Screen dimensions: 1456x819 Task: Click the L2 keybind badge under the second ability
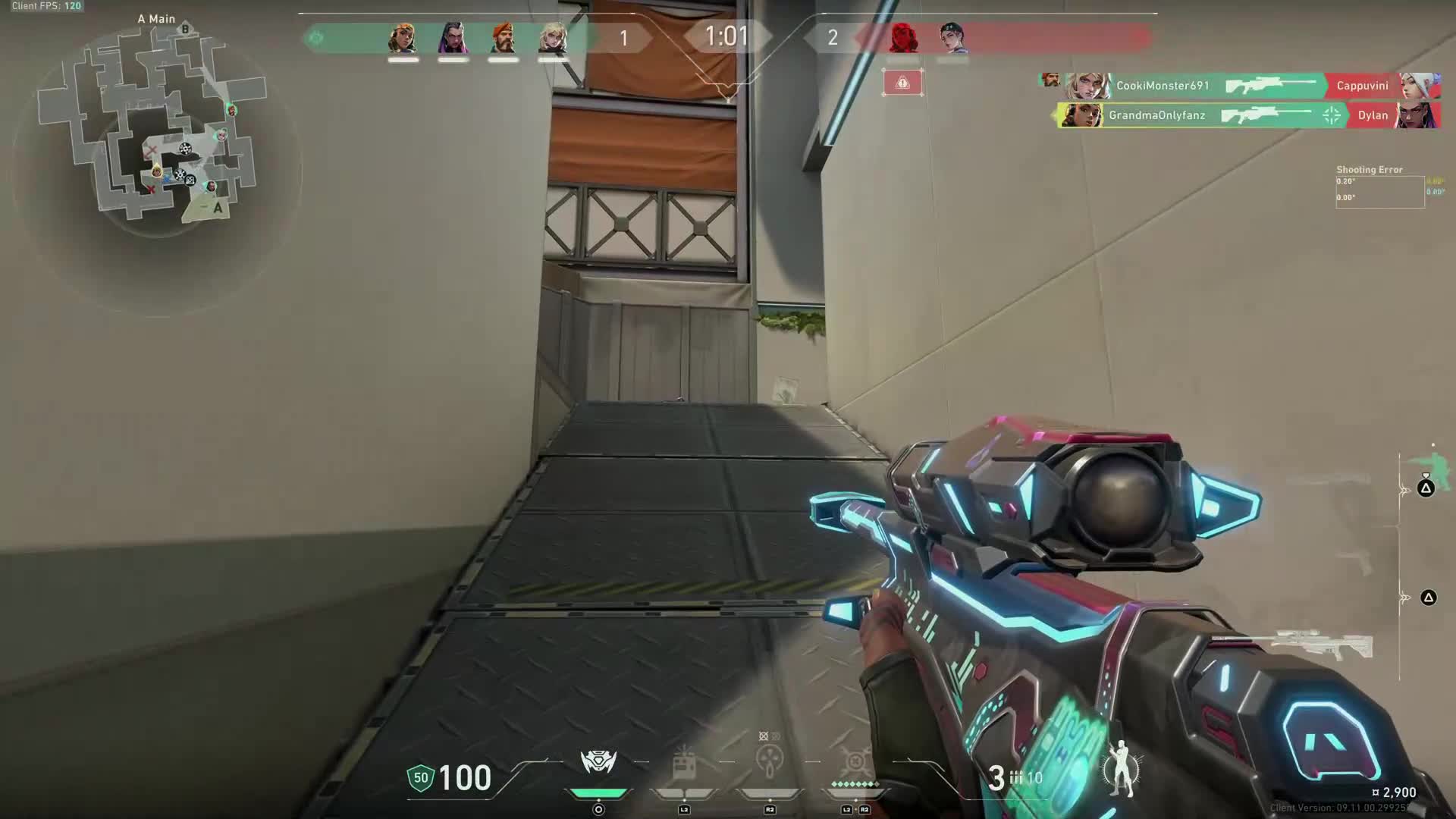(x=684, y=809)
